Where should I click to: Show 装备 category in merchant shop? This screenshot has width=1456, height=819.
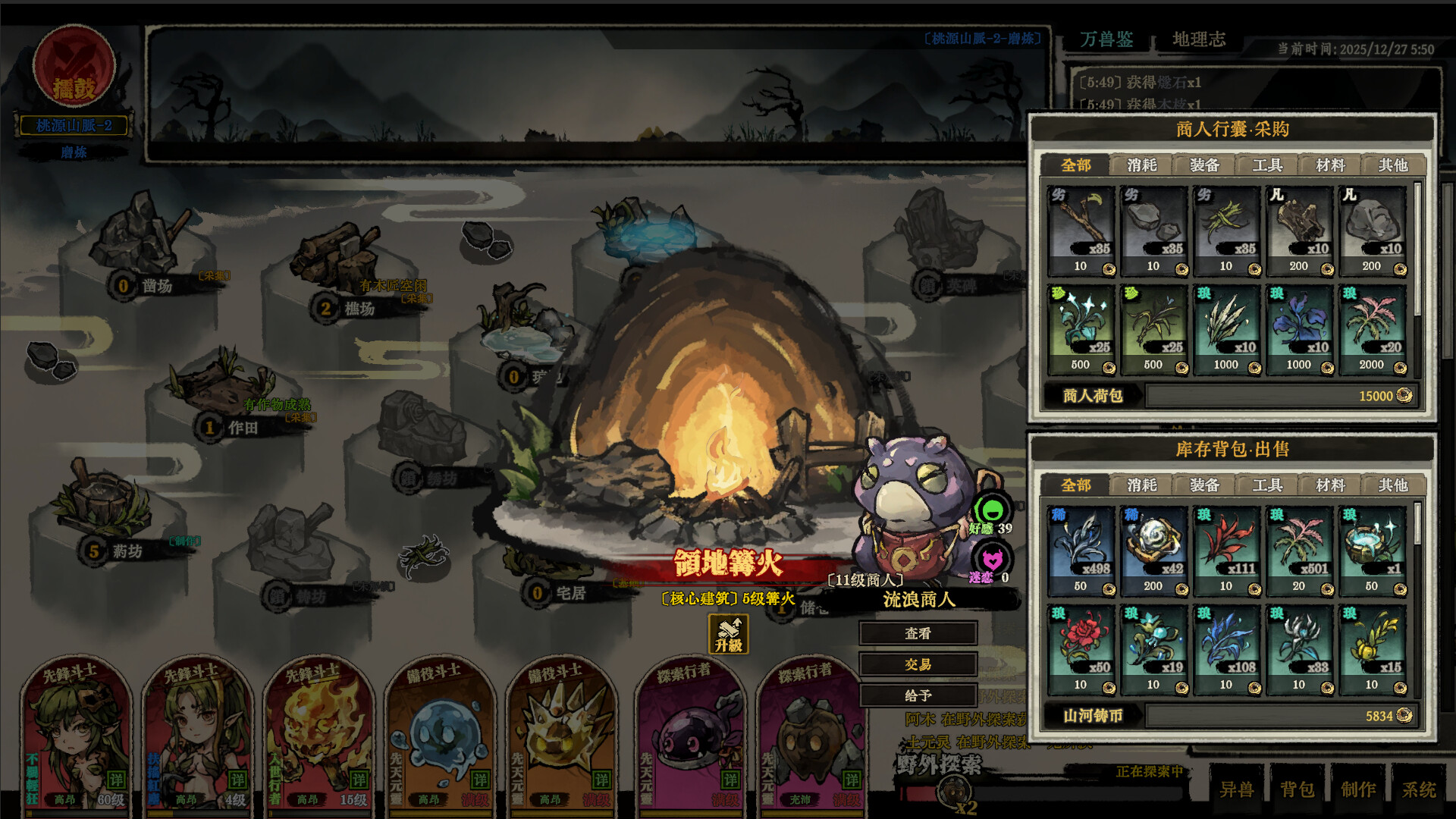point(1204,165)
